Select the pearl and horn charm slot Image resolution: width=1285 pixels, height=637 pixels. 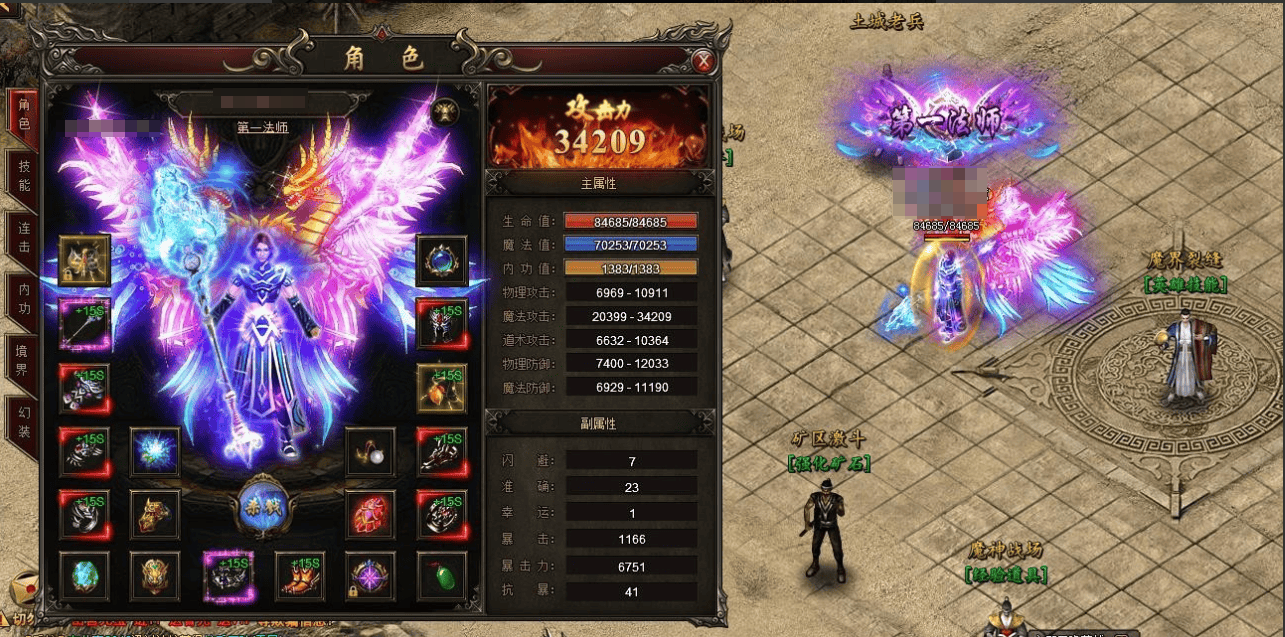point(370,452)
